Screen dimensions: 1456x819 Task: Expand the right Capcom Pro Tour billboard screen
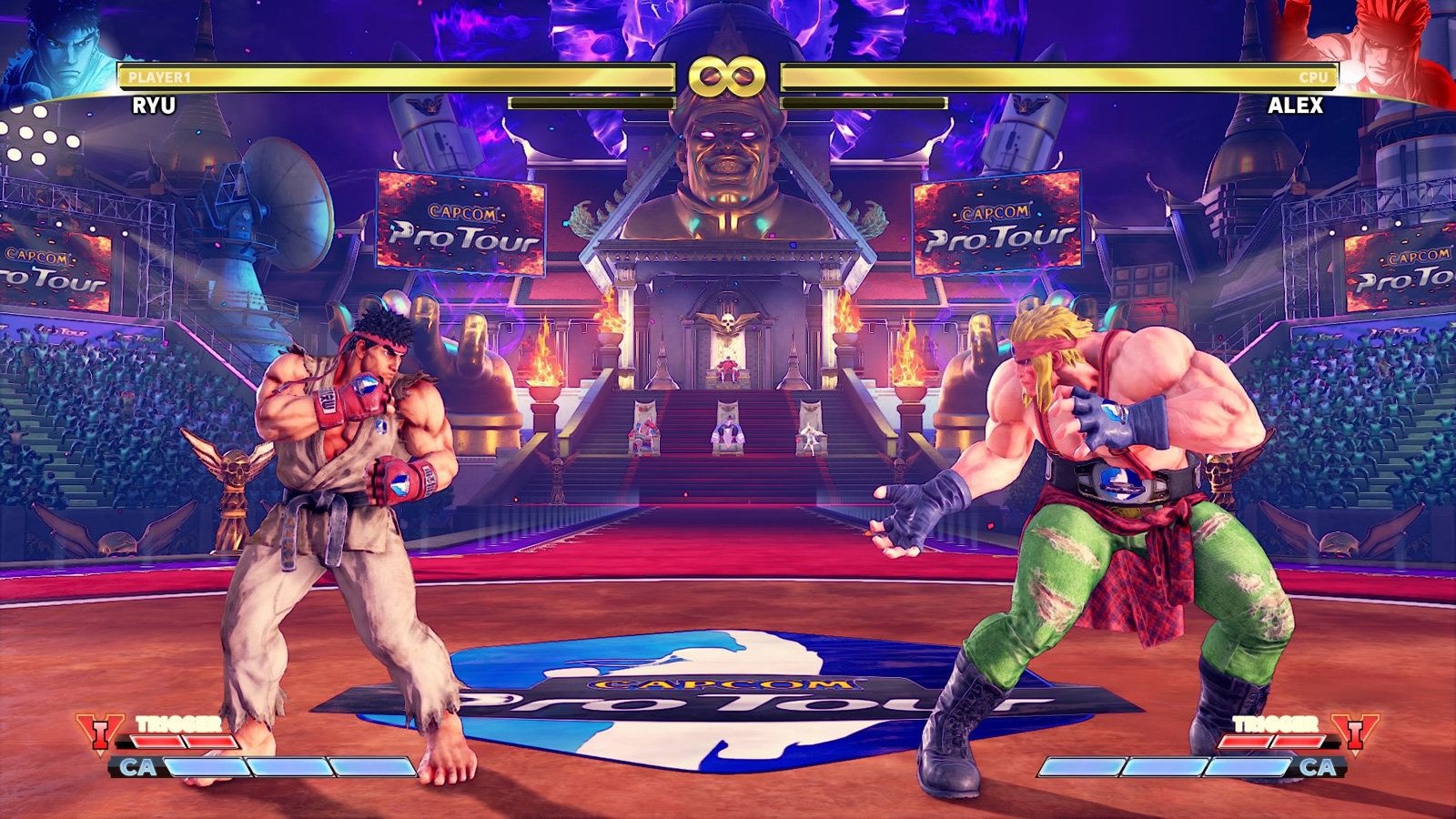tap(998, 227)
